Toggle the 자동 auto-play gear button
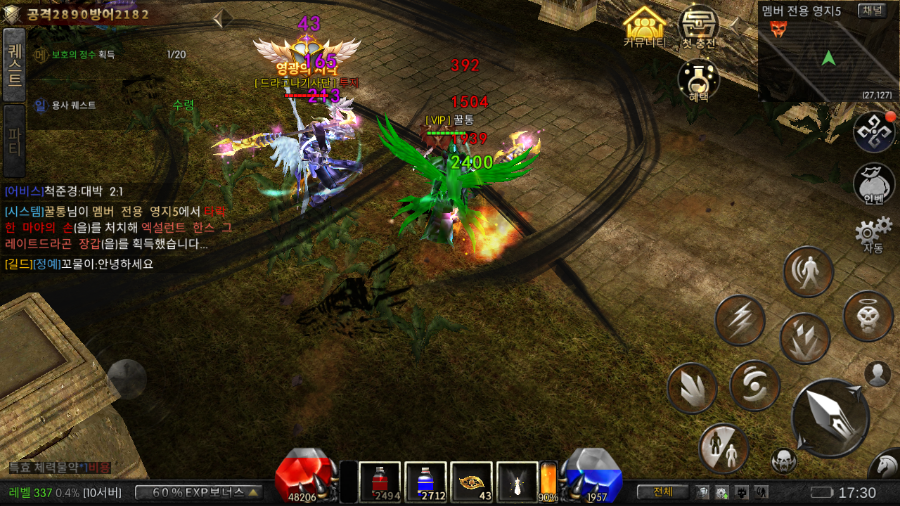900x506 pixels. pyautogui.click(x=873, y=235)
